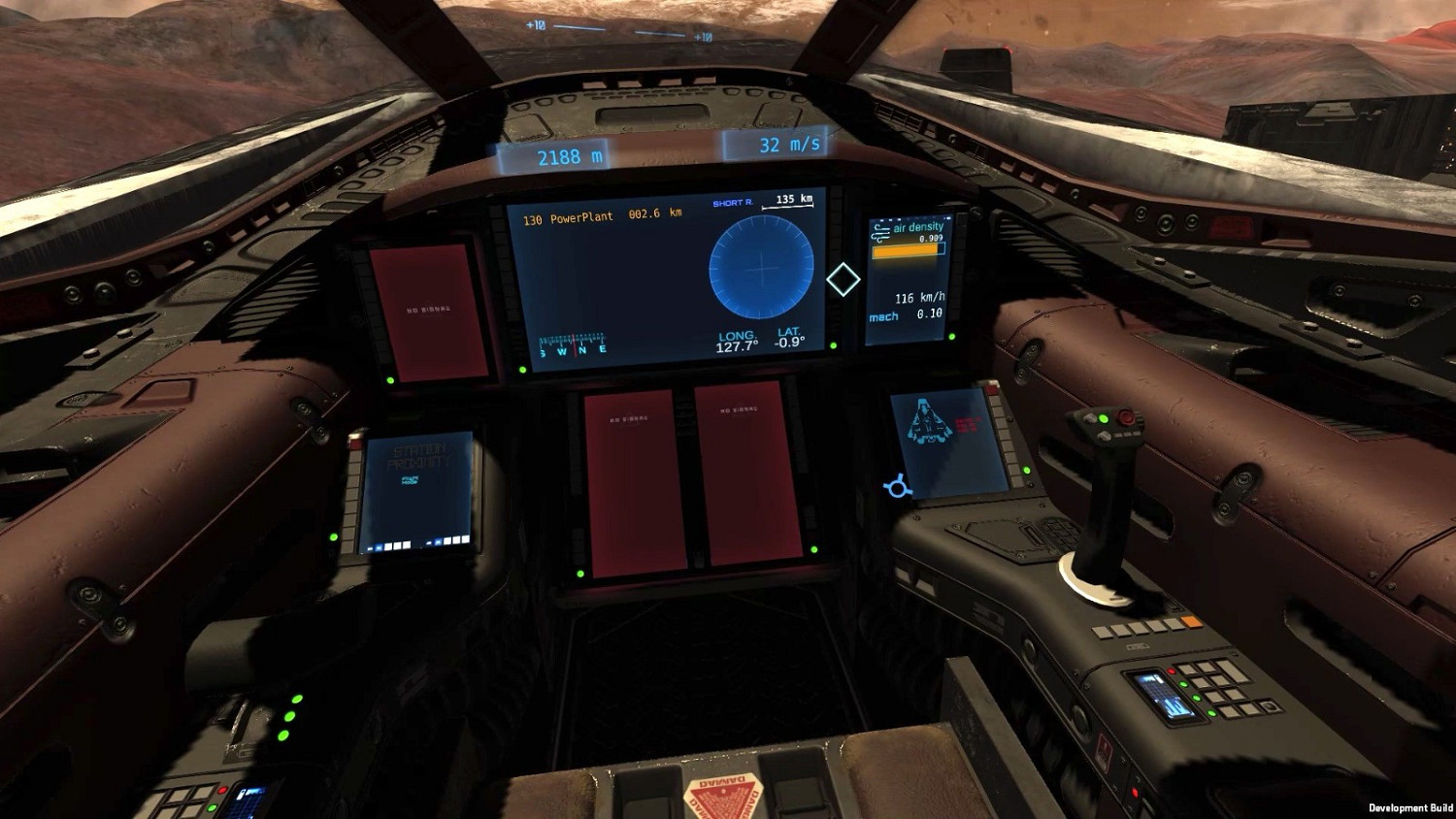Click the air density wind icon
1456x819 pixels.
click(x=880, y=231)
